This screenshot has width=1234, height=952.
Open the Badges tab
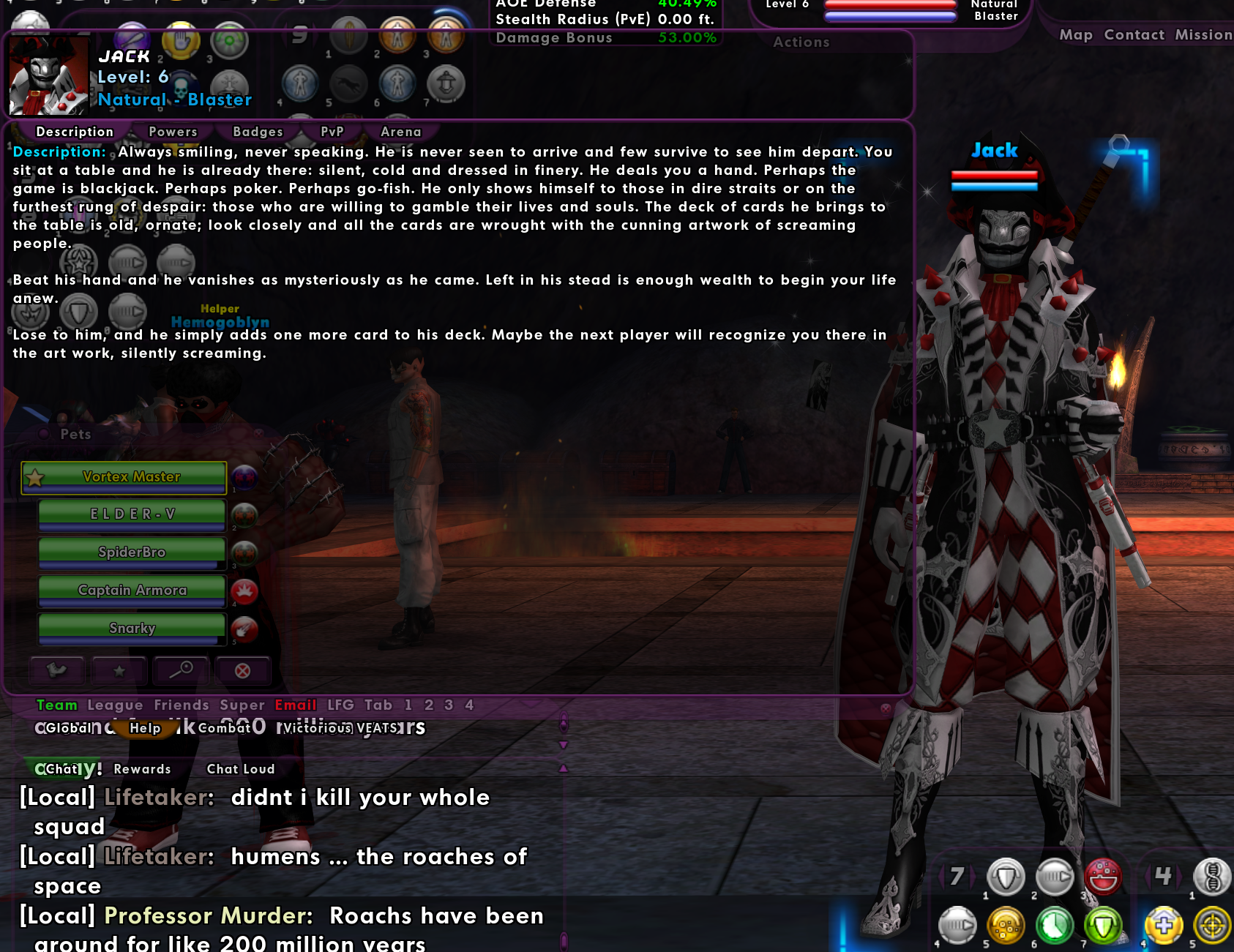coord(258,132)
